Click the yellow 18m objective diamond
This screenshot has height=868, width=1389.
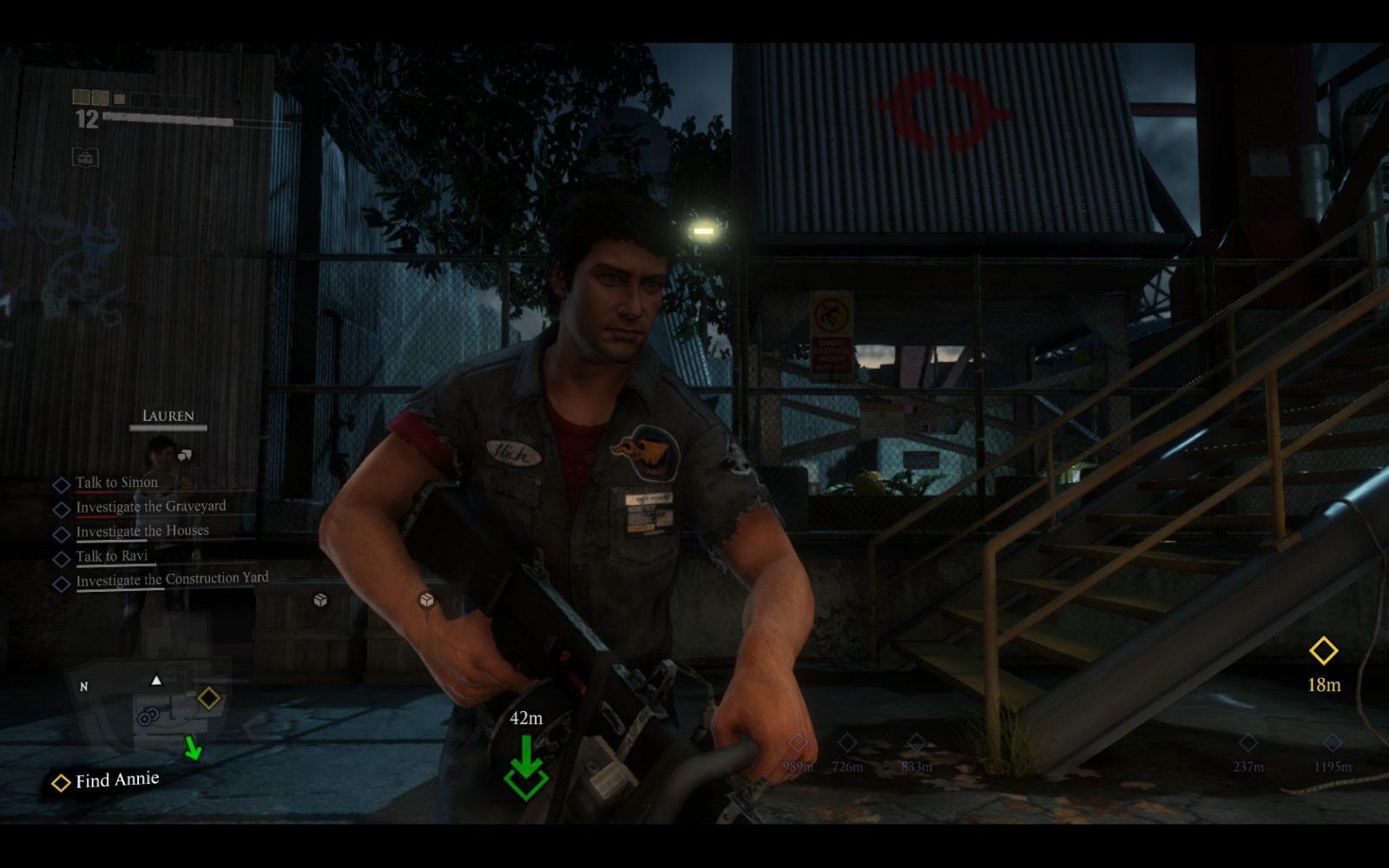[1323, 651]
